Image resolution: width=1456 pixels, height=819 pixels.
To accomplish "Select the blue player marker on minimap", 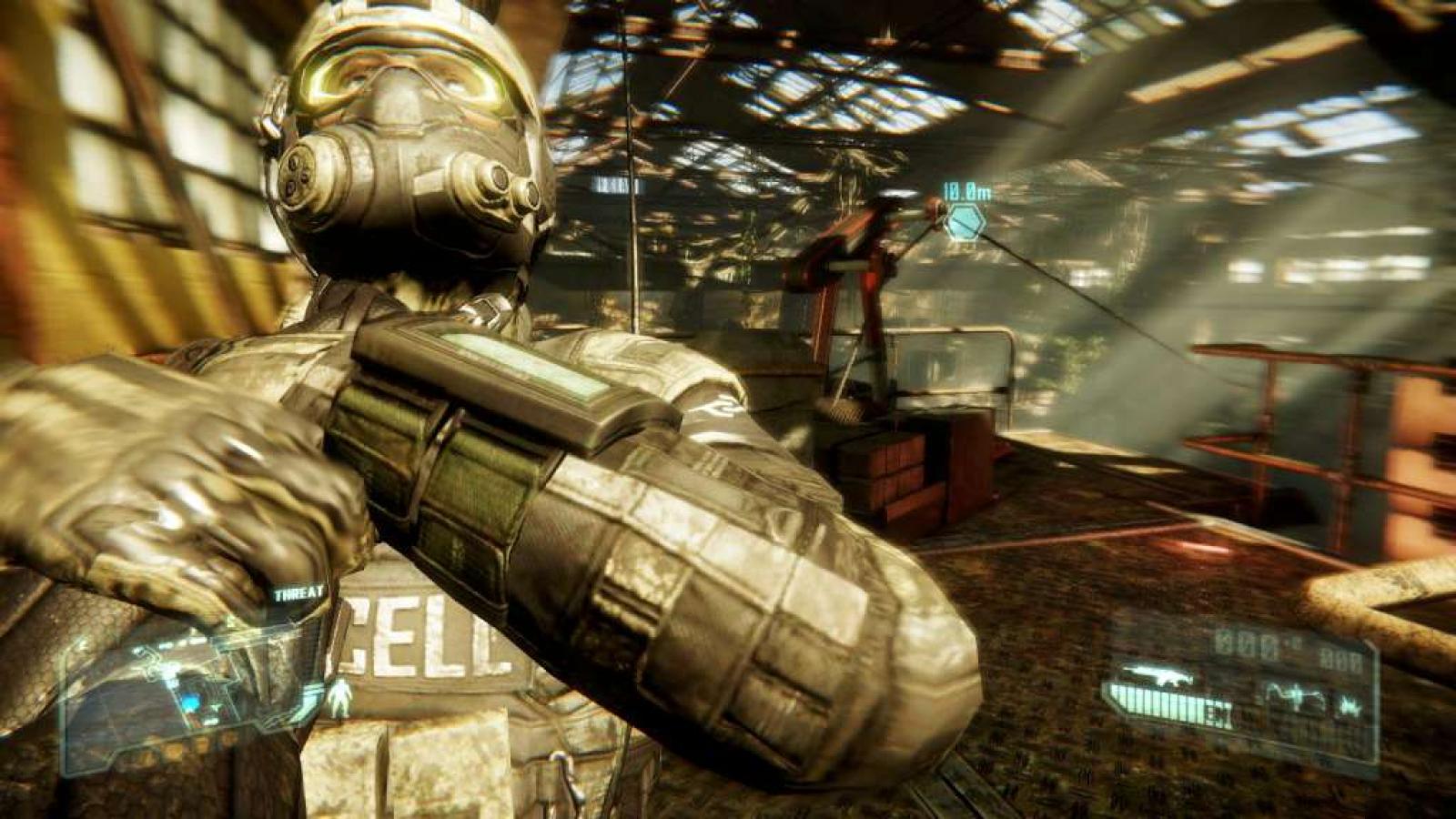I will (190, 702).
